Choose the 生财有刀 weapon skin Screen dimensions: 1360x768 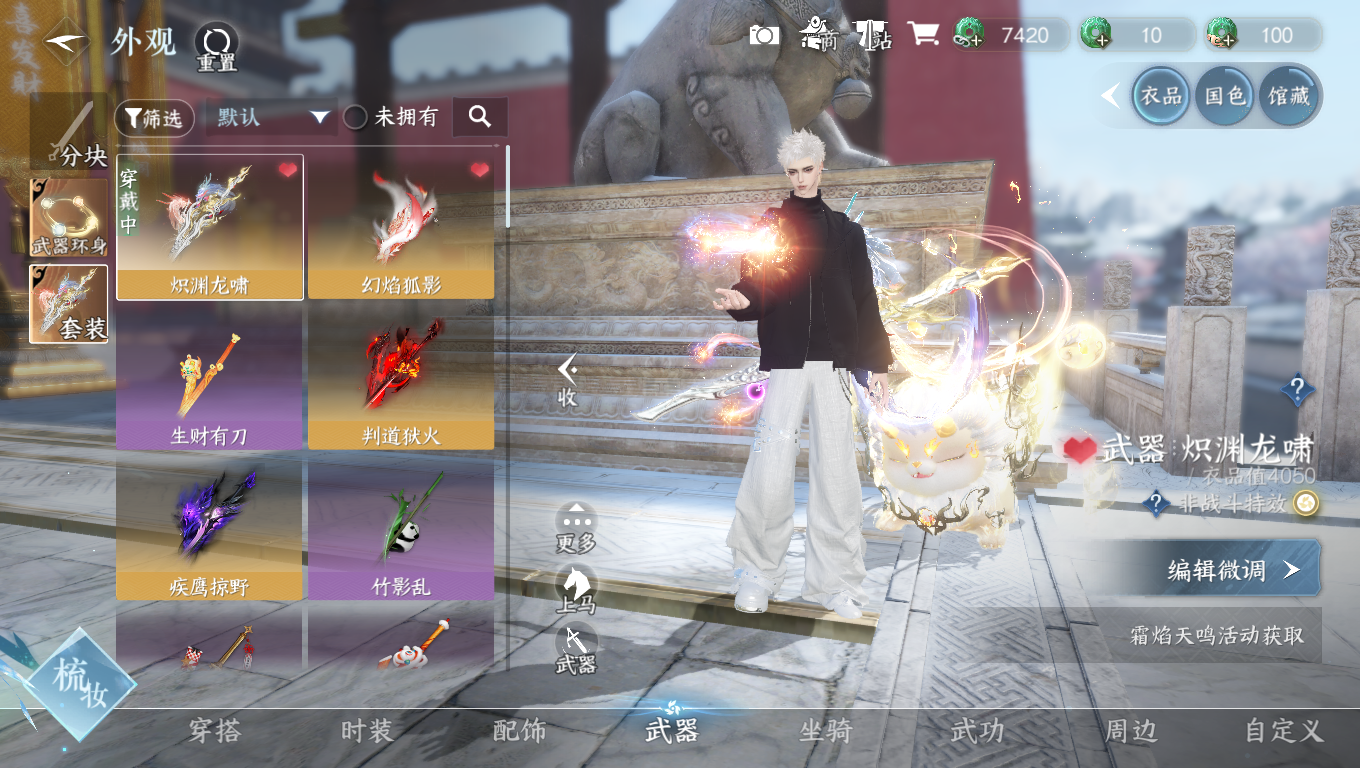pos(209,378)
